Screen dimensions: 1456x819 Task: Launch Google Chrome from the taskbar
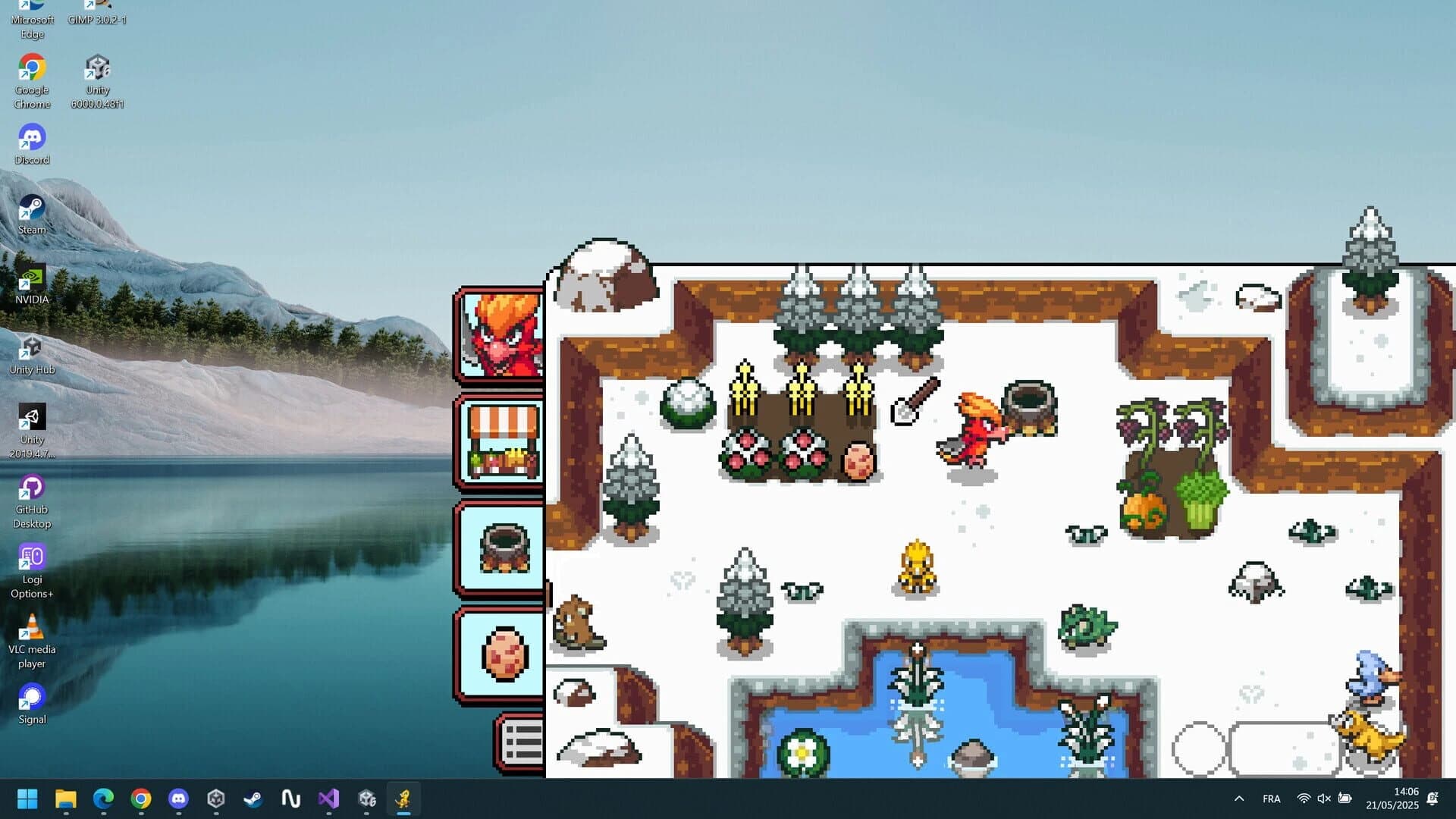(x=140, y=799)
